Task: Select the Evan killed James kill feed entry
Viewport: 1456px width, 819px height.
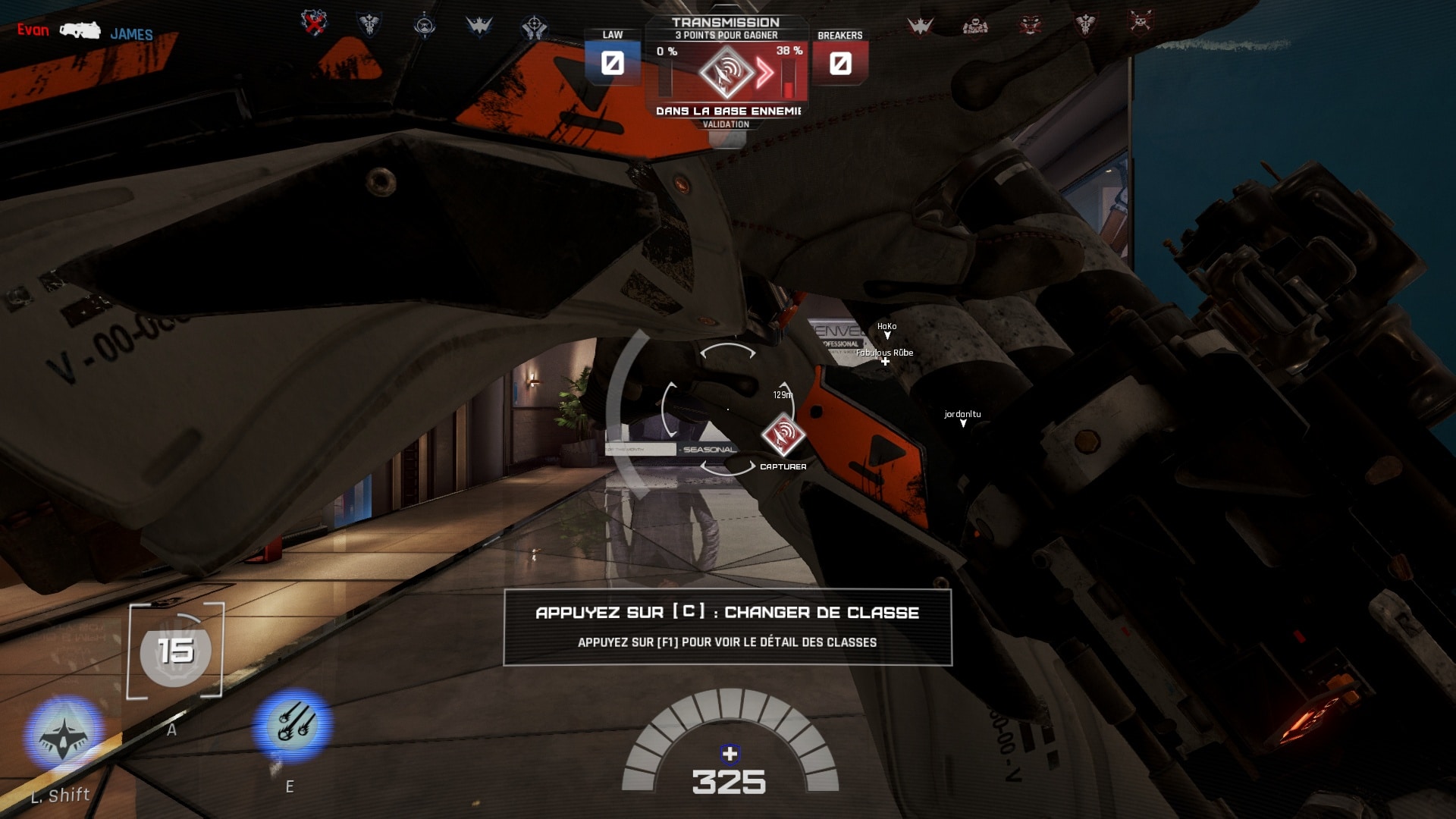Action: [85, 32]
